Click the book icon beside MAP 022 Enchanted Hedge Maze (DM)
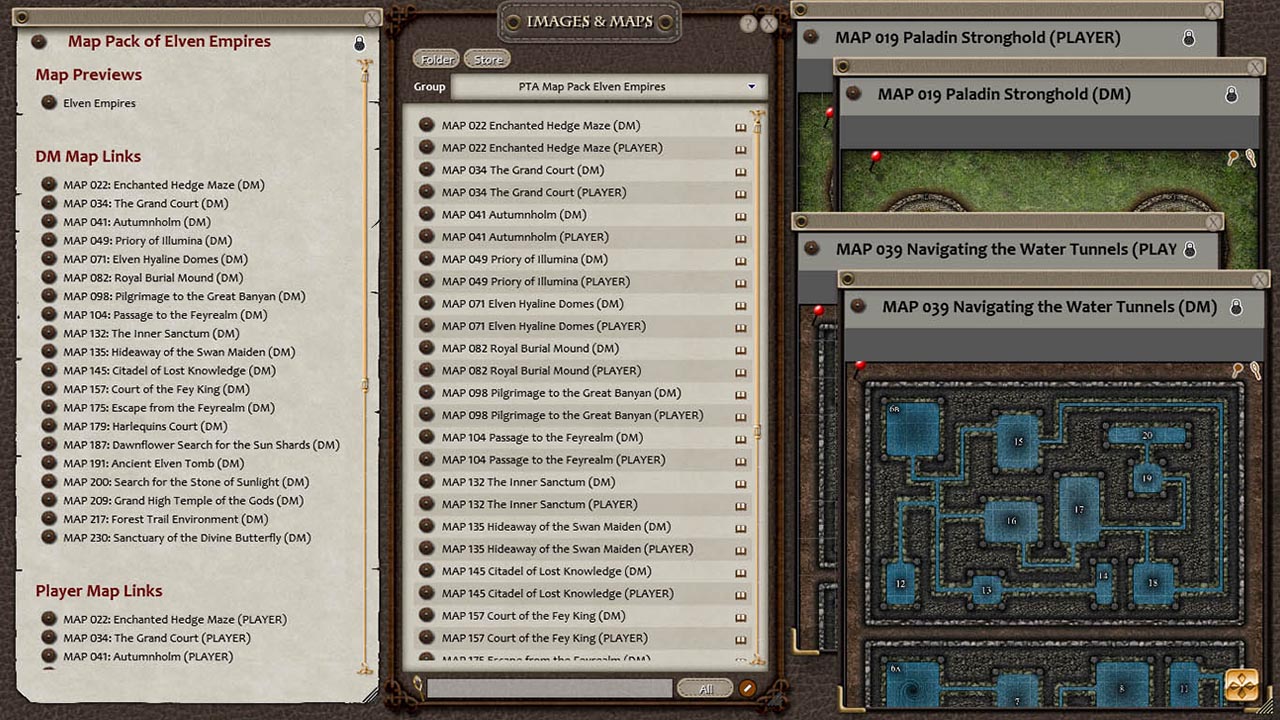Image resolution: width=1280 pixels, height=720 pixels. [x=740, y=125]
